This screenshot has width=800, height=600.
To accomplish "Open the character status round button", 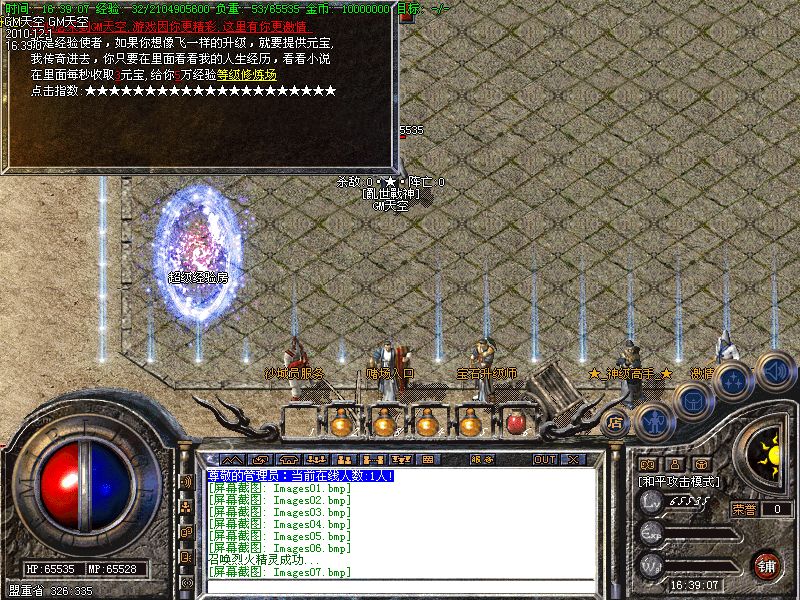I will pos(653,421).
